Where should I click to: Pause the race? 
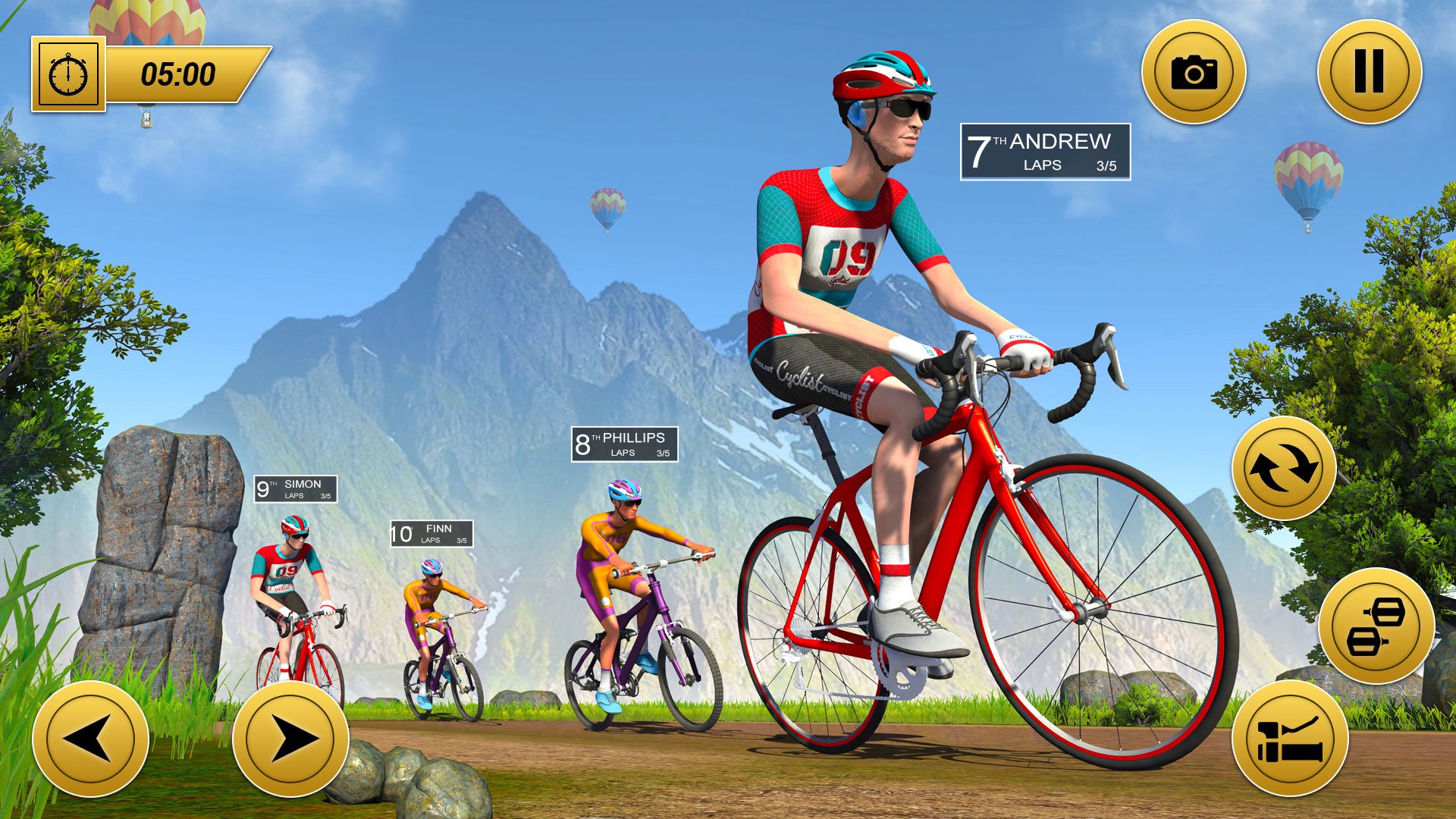click(1369, 72)
